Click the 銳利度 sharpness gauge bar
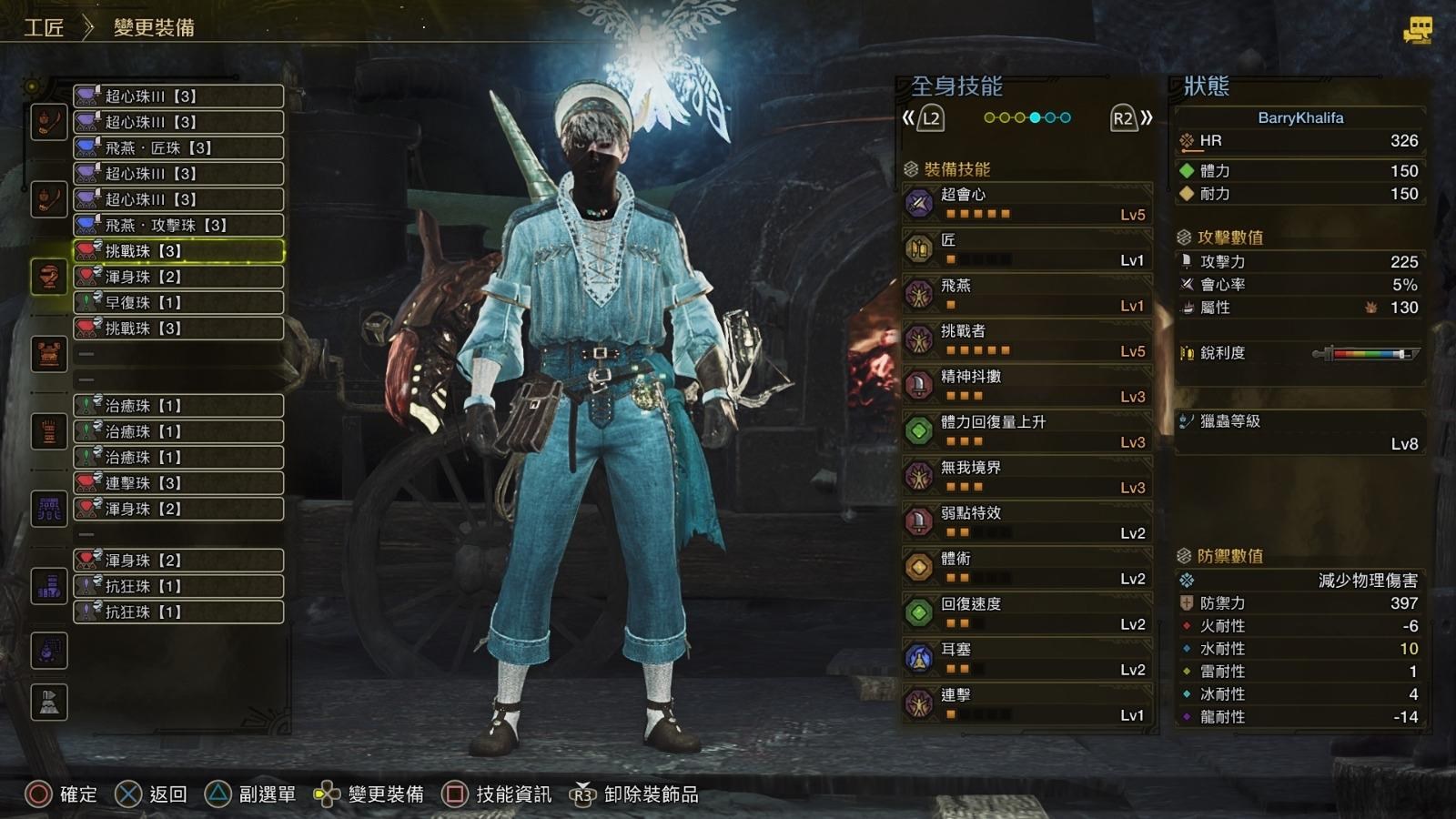 [x=1363, y=355]
